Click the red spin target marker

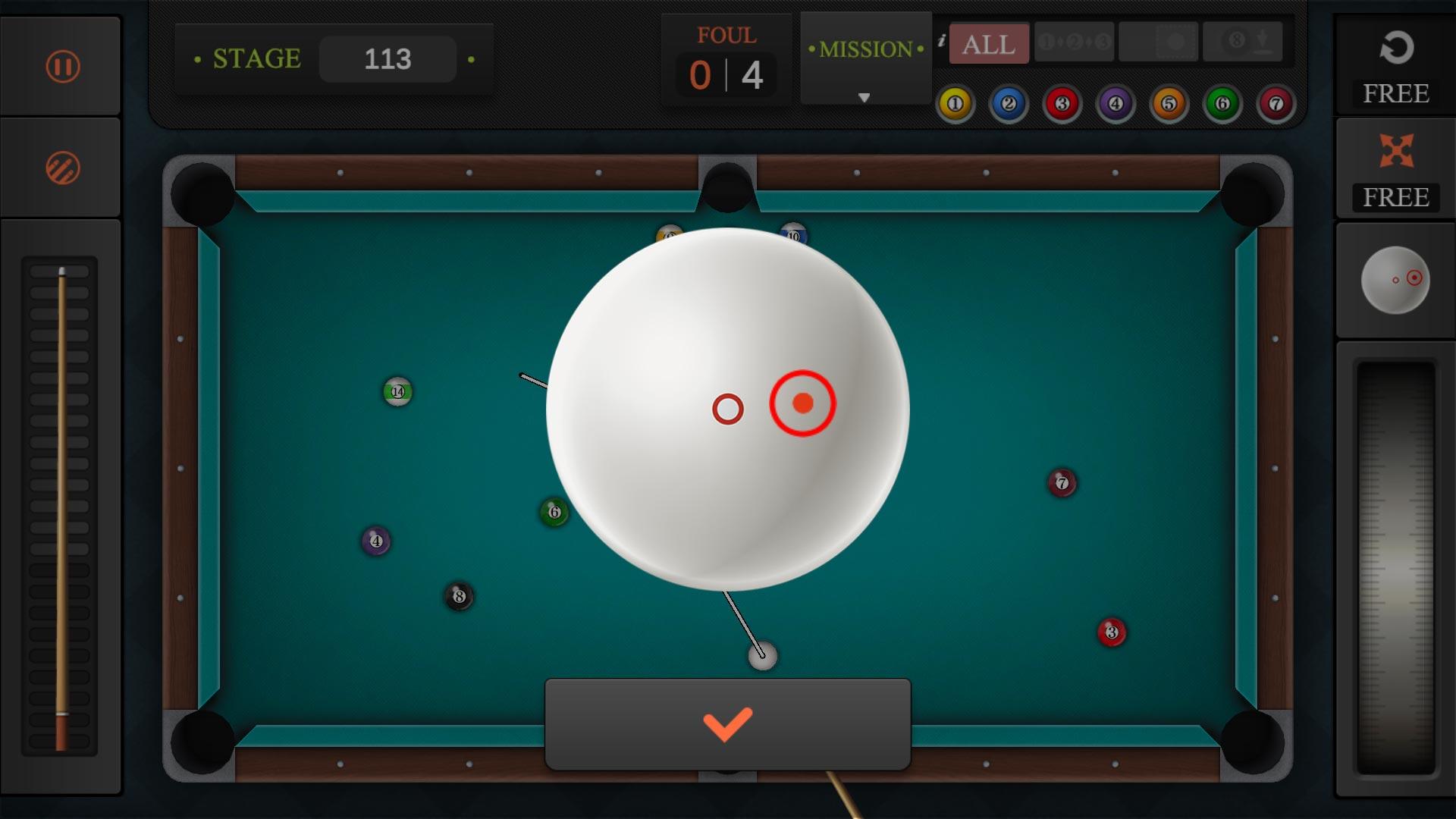point(804,406)
